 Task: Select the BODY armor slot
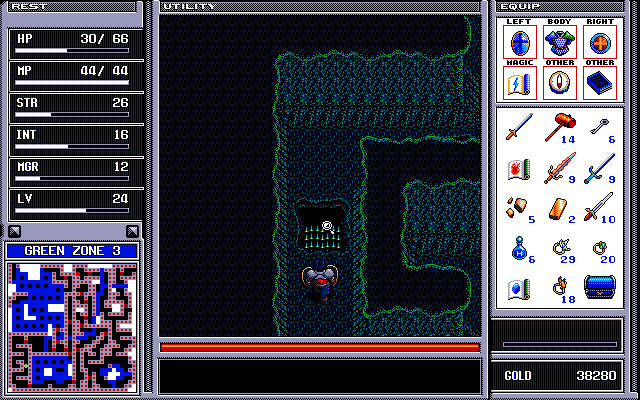(x=560, y=43)
